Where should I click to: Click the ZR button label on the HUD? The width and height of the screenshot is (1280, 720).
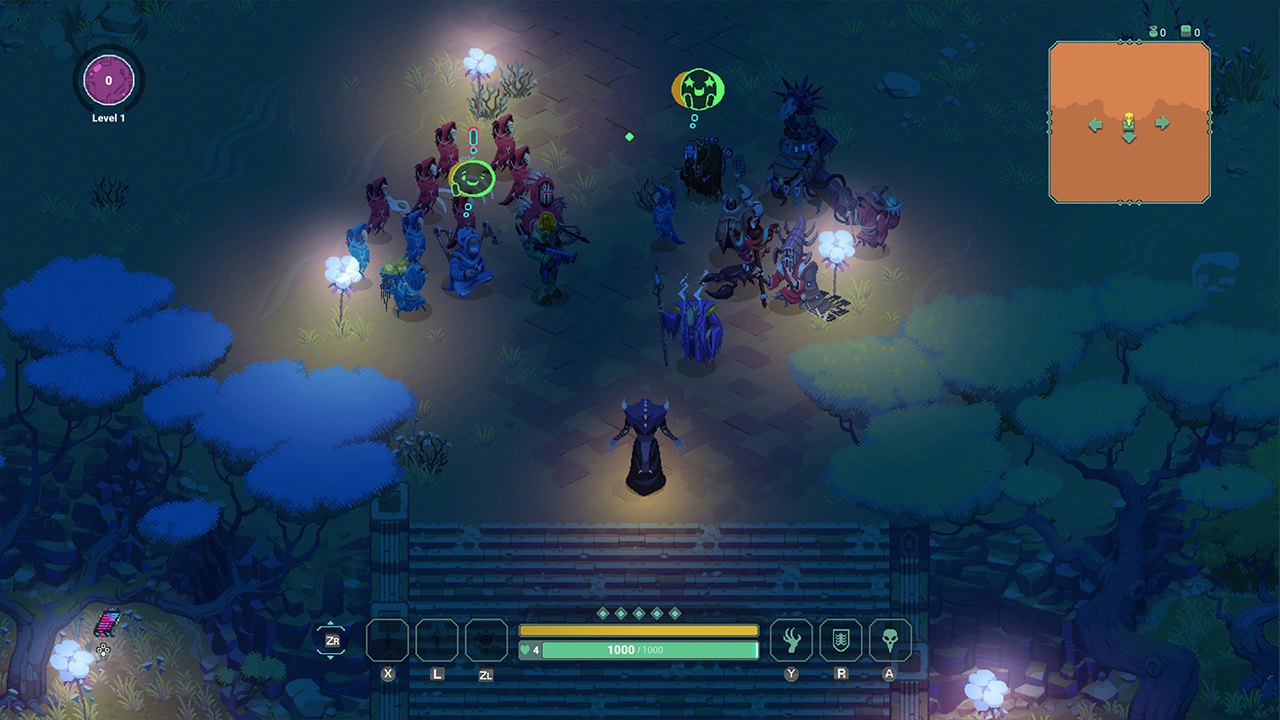pyautogui.click(x=334, y=640)
